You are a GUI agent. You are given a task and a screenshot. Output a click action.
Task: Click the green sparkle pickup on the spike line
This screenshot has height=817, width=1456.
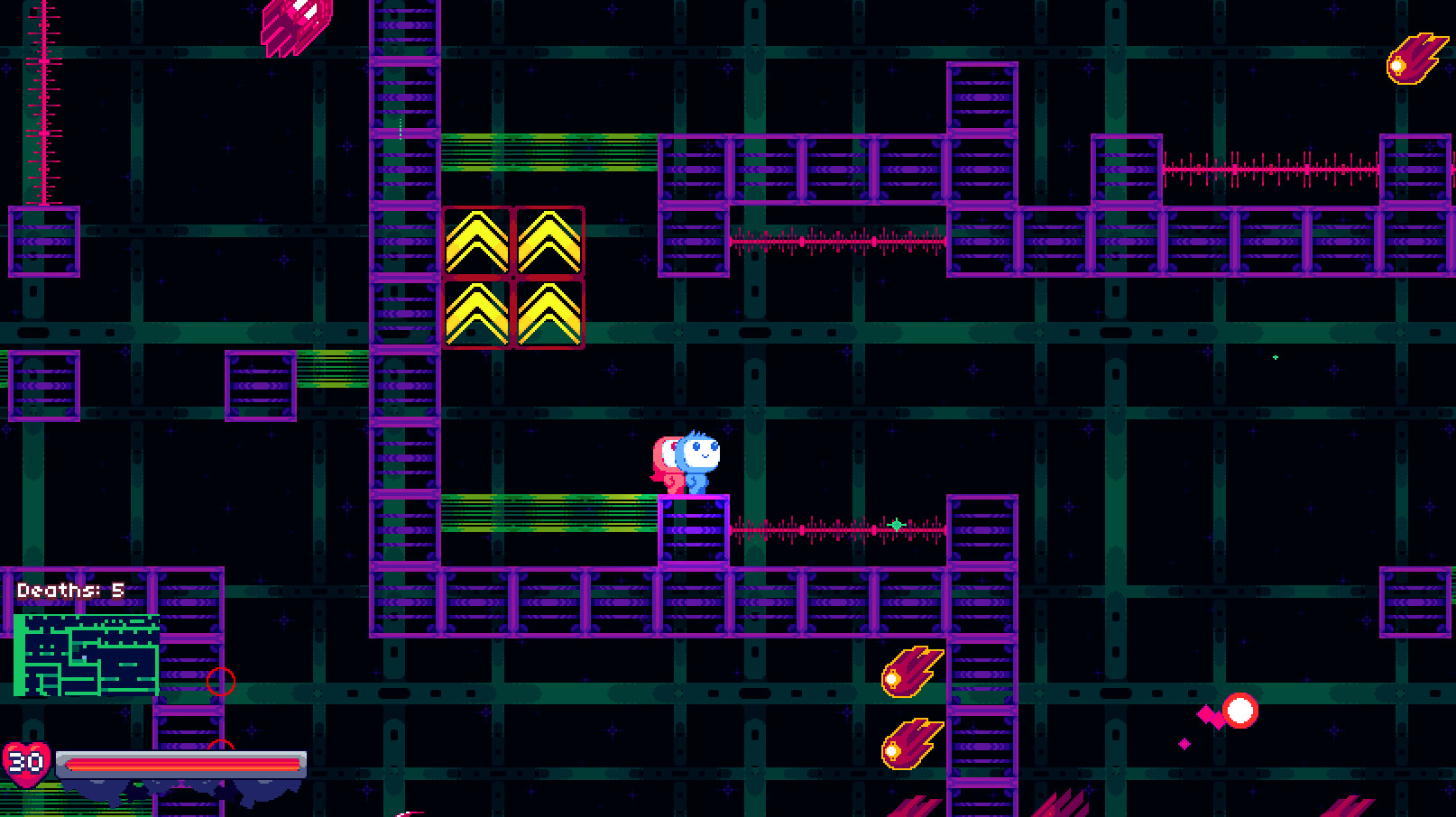(x=897, y=525)
